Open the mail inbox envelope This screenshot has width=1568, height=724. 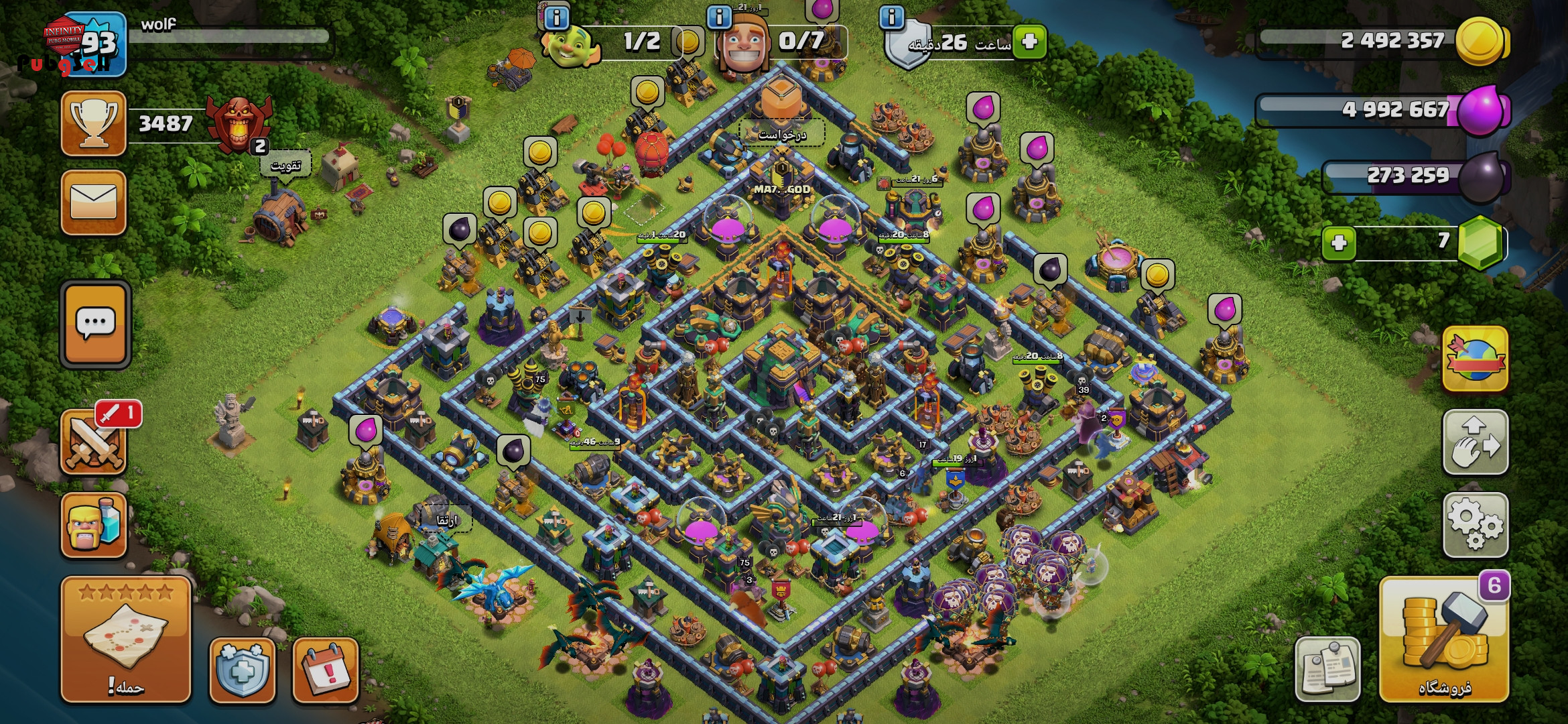[x=94, y=202]
